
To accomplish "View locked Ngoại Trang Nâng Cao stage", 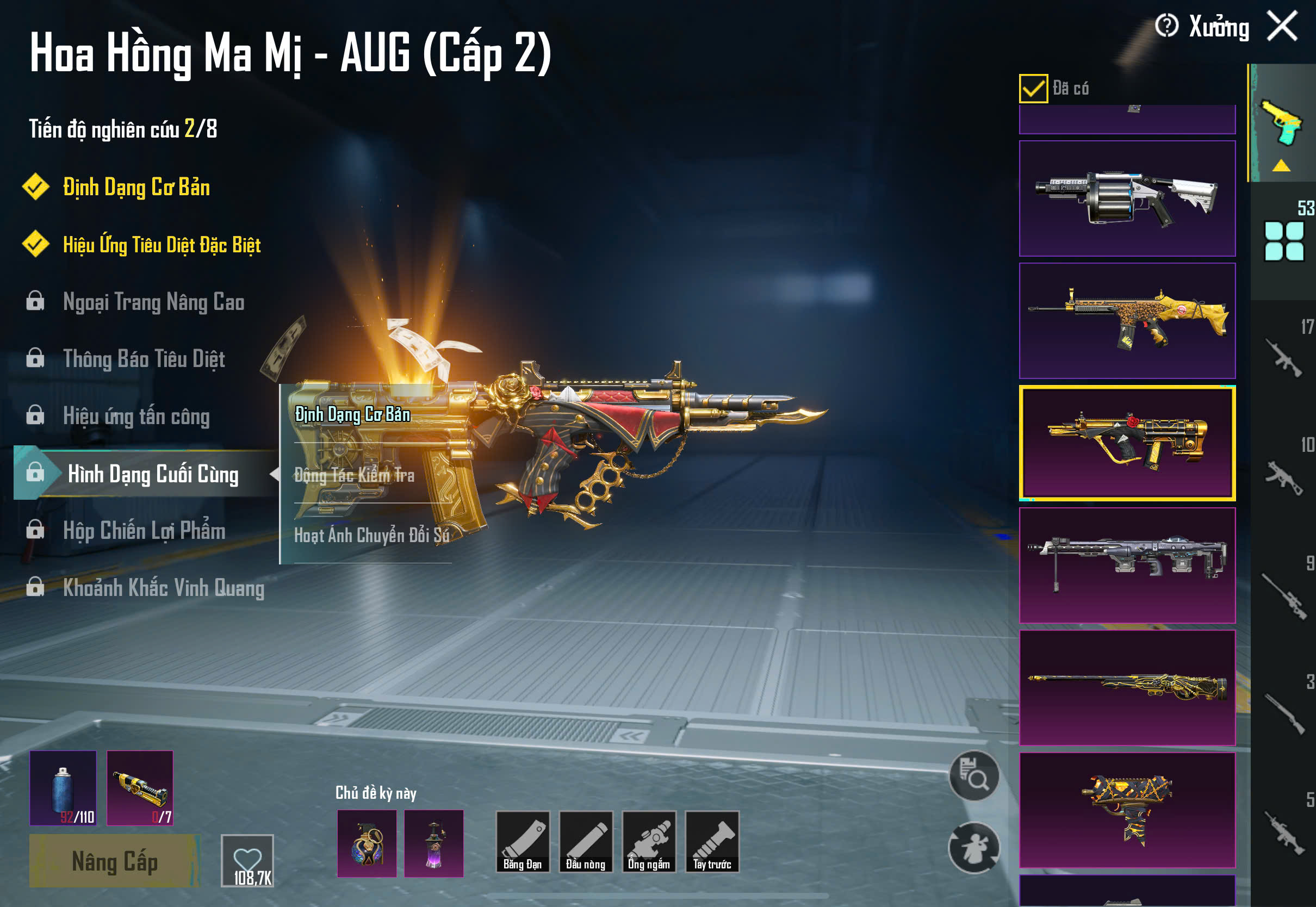I will pos(153,302).
